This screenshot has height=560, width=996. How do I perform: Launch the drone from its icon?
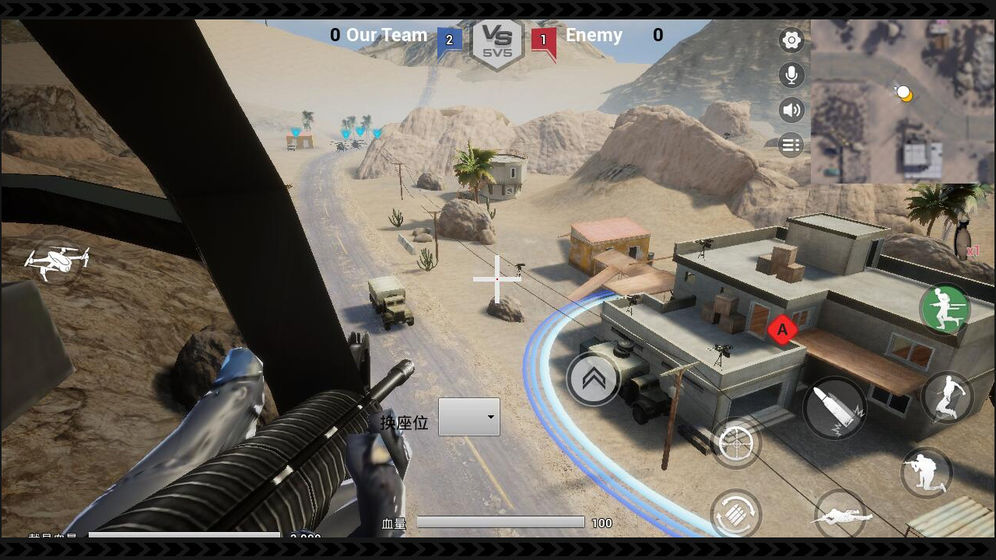pyautogui.click(x=56, y=261)
